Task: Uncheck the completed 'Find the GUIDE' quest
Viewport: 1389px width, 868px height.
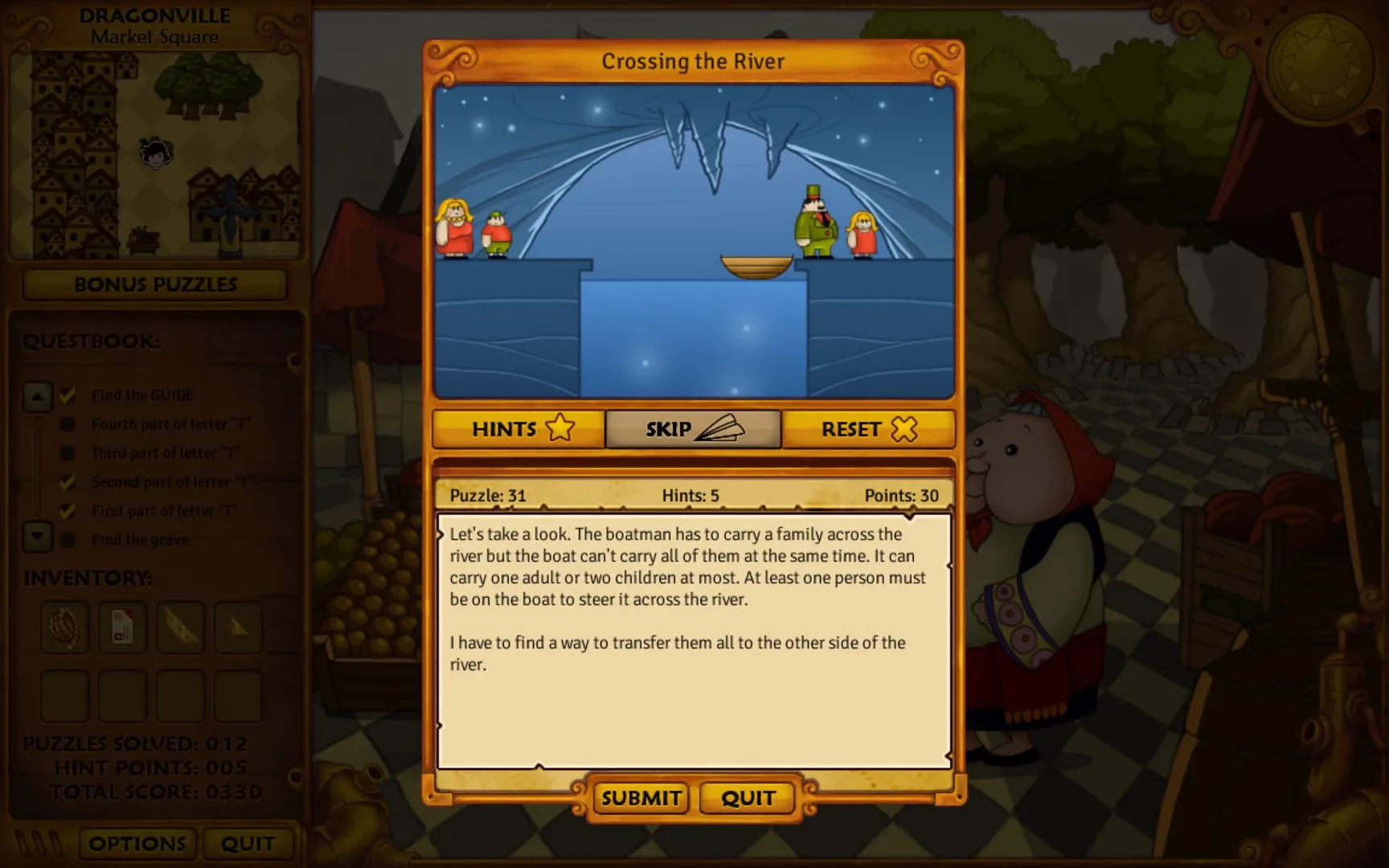Action: (x=68, y=395)
